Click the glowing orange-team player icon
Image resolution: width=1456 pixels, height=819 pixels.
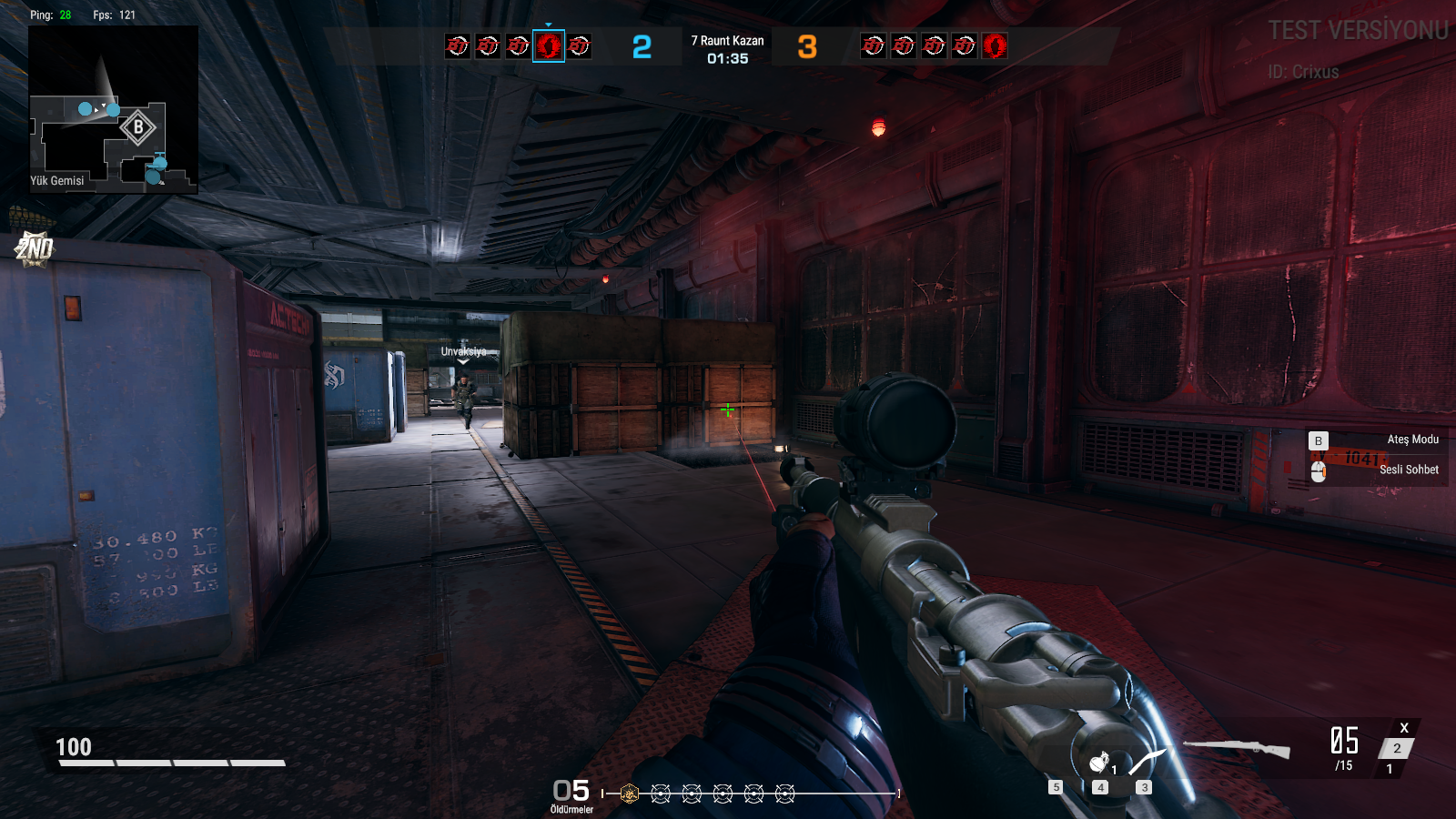pyautogui.click(x=995, y=45)
